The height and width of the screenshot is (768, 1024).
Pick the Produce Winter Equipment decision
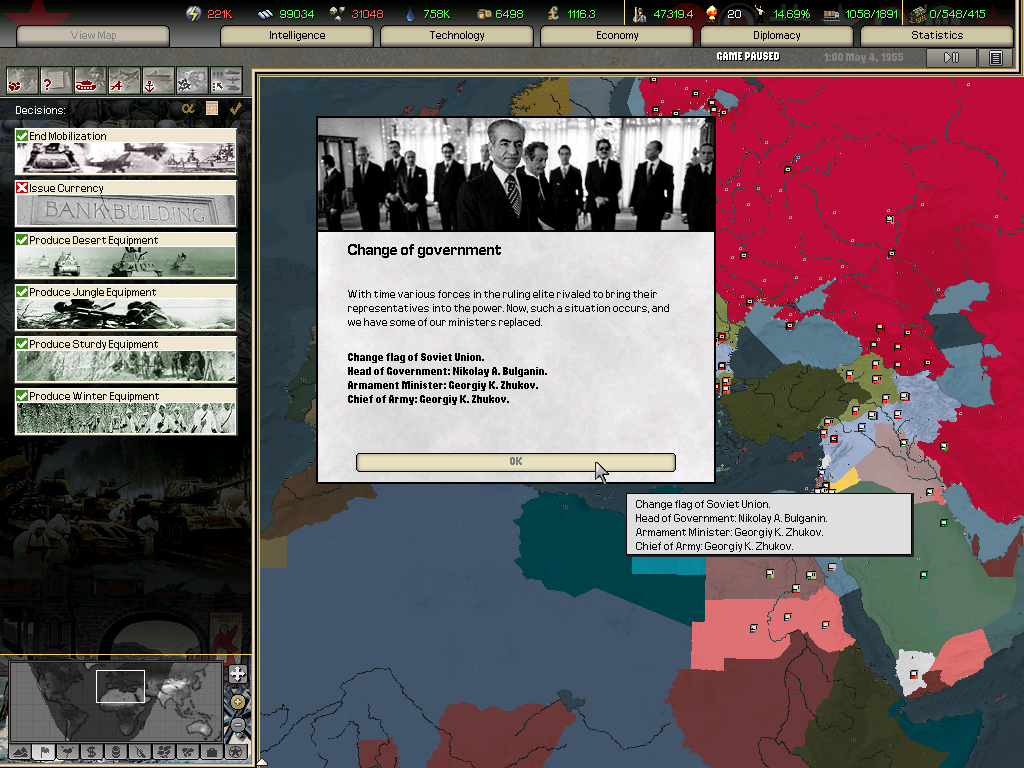click(x=126, y=411)
